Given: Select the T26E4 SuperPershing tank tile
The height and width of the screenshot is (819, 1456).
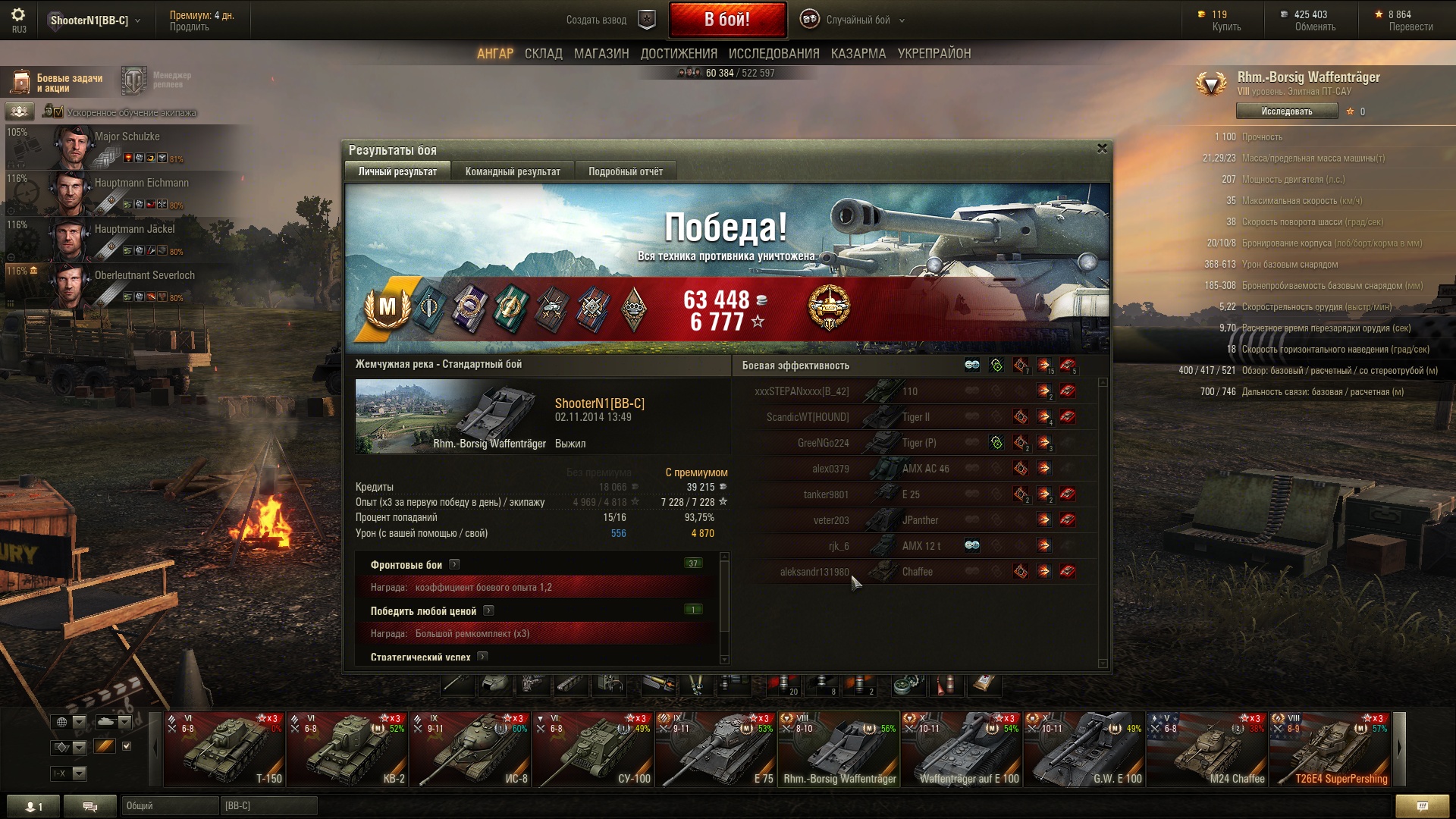Looking at the screenshot, I should [x=1330, y=748].
